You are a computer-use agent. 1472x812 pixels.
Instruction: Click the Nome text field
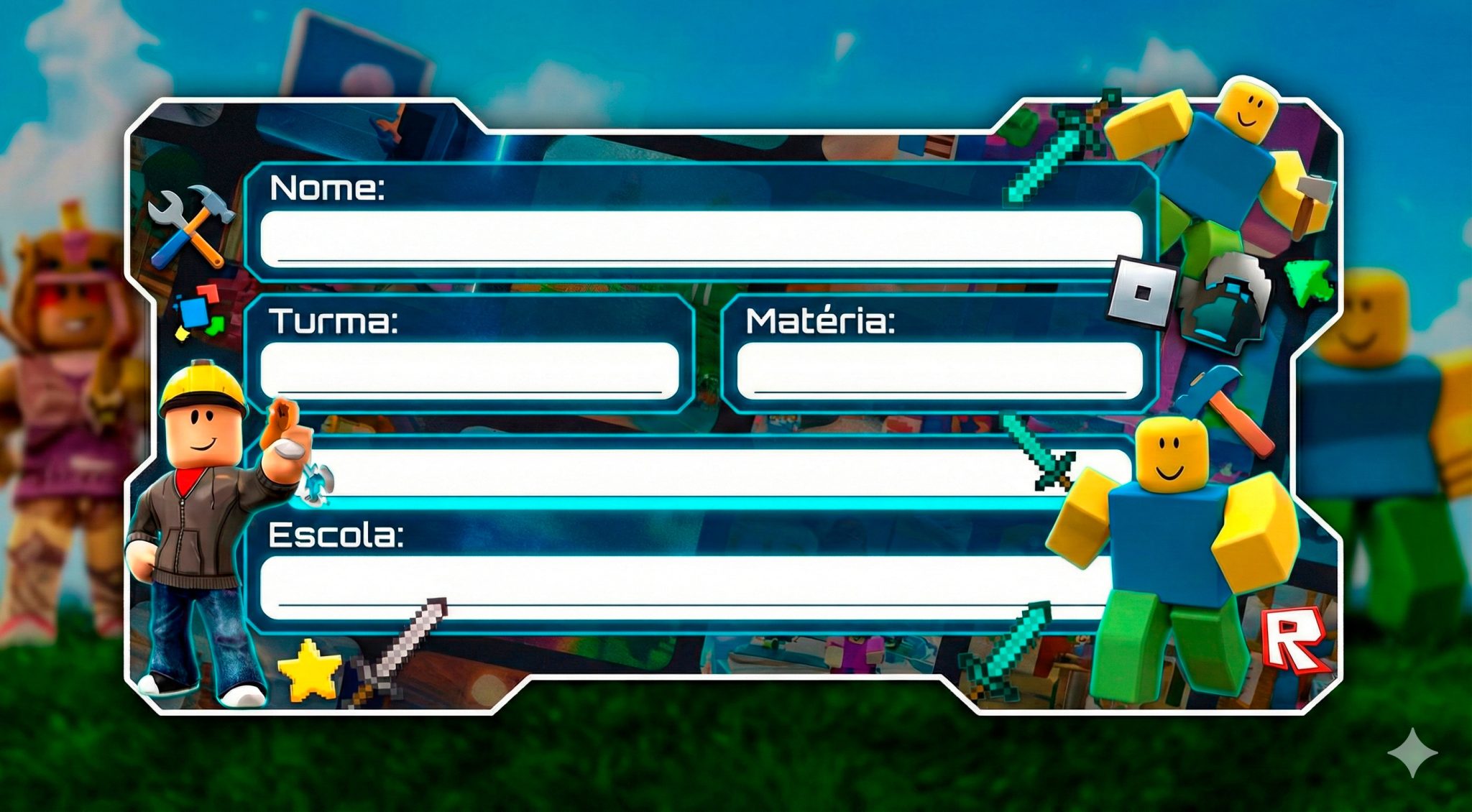coord(701,239)
